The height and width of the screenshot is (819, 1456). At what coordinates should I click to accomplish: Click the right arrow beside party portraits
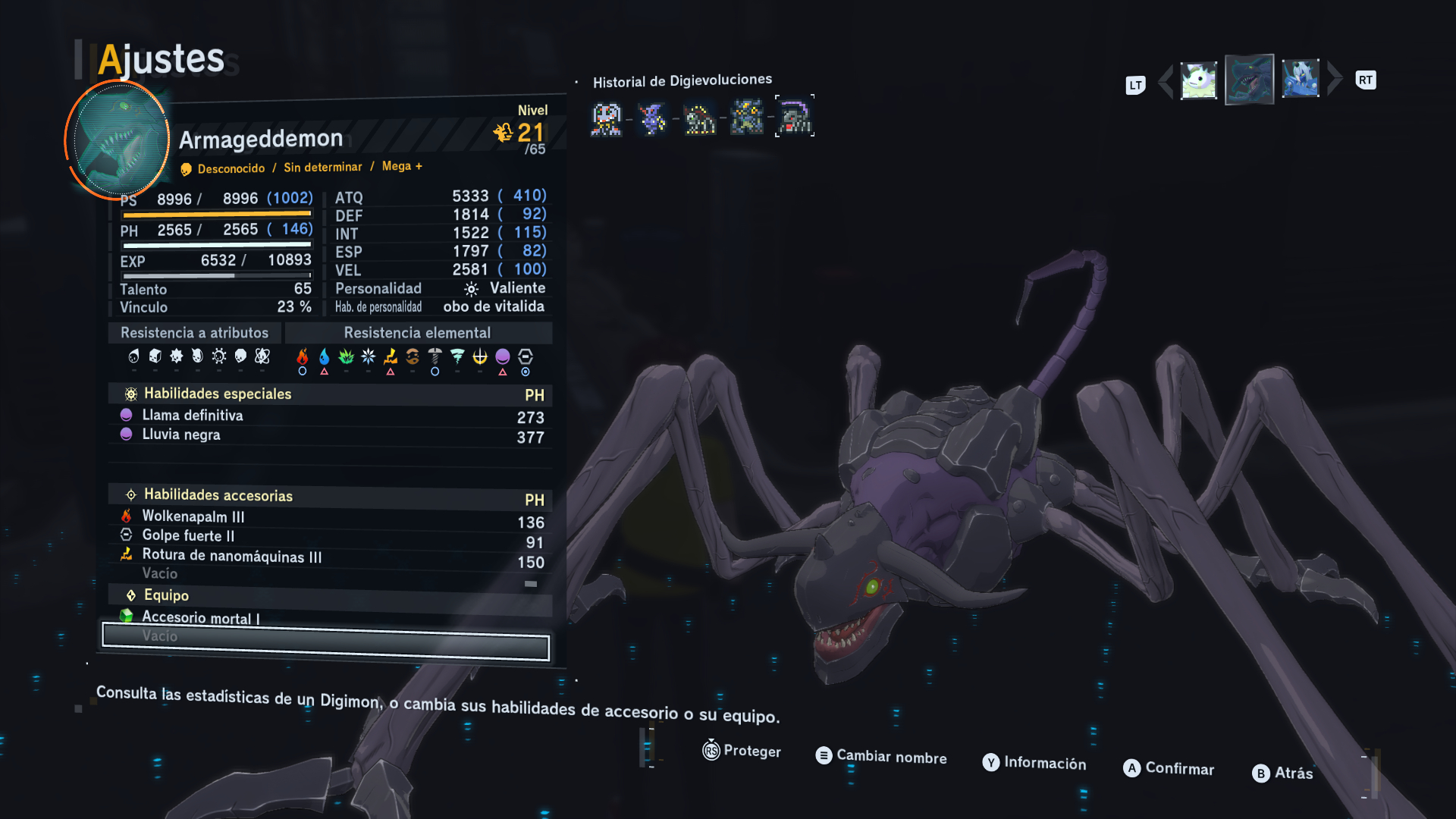(x=1335, y=79)
